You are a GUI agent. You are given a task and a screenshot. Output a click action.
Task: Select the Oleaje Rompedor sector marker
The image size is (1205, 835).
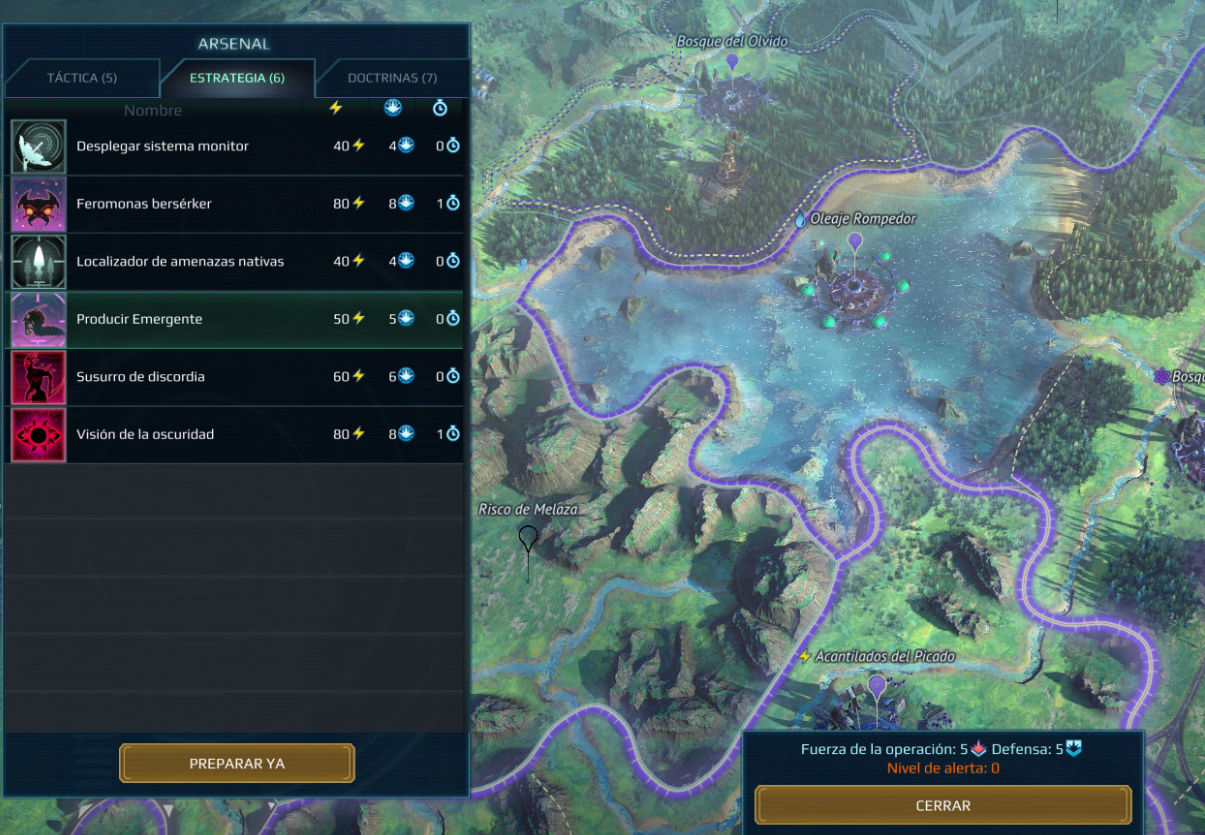(854, 241)
